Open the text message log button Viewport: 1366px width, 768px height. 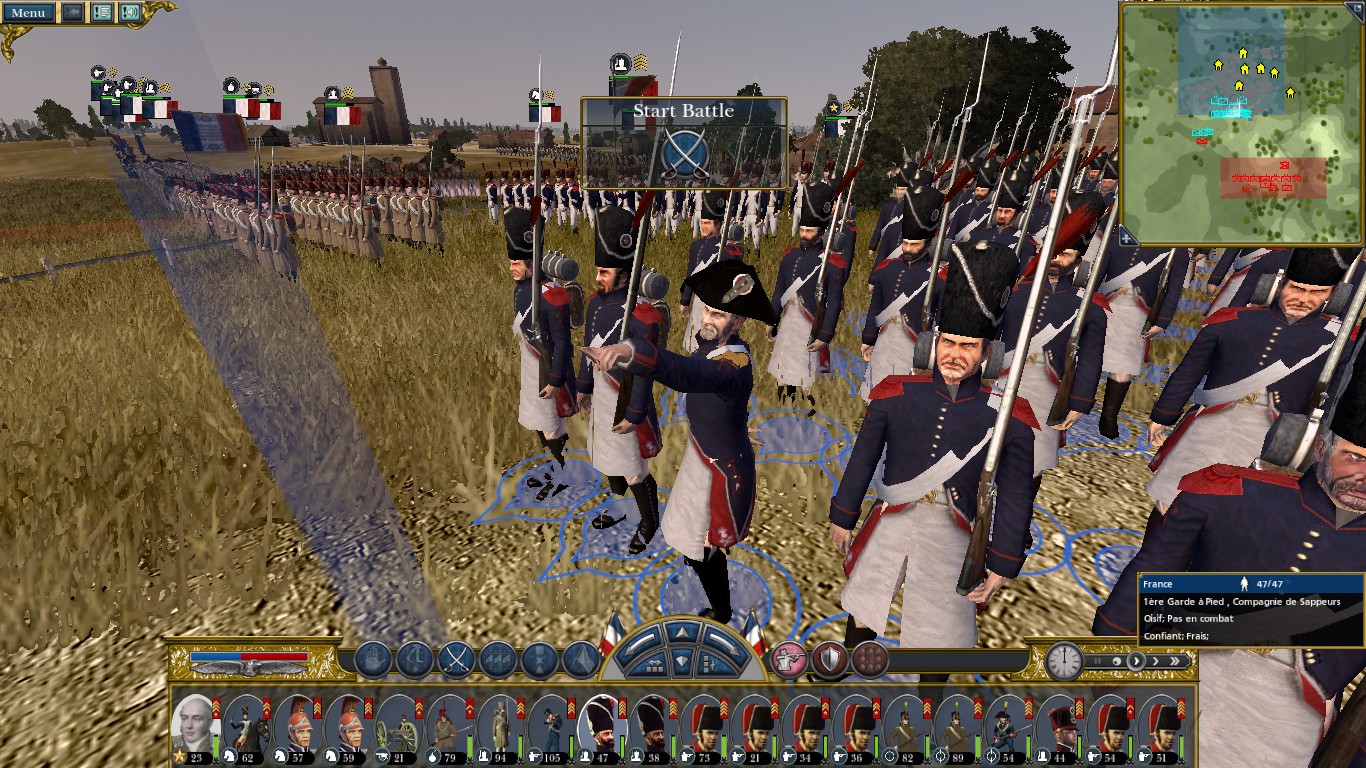pyautogui.click(x=101, y=13)
